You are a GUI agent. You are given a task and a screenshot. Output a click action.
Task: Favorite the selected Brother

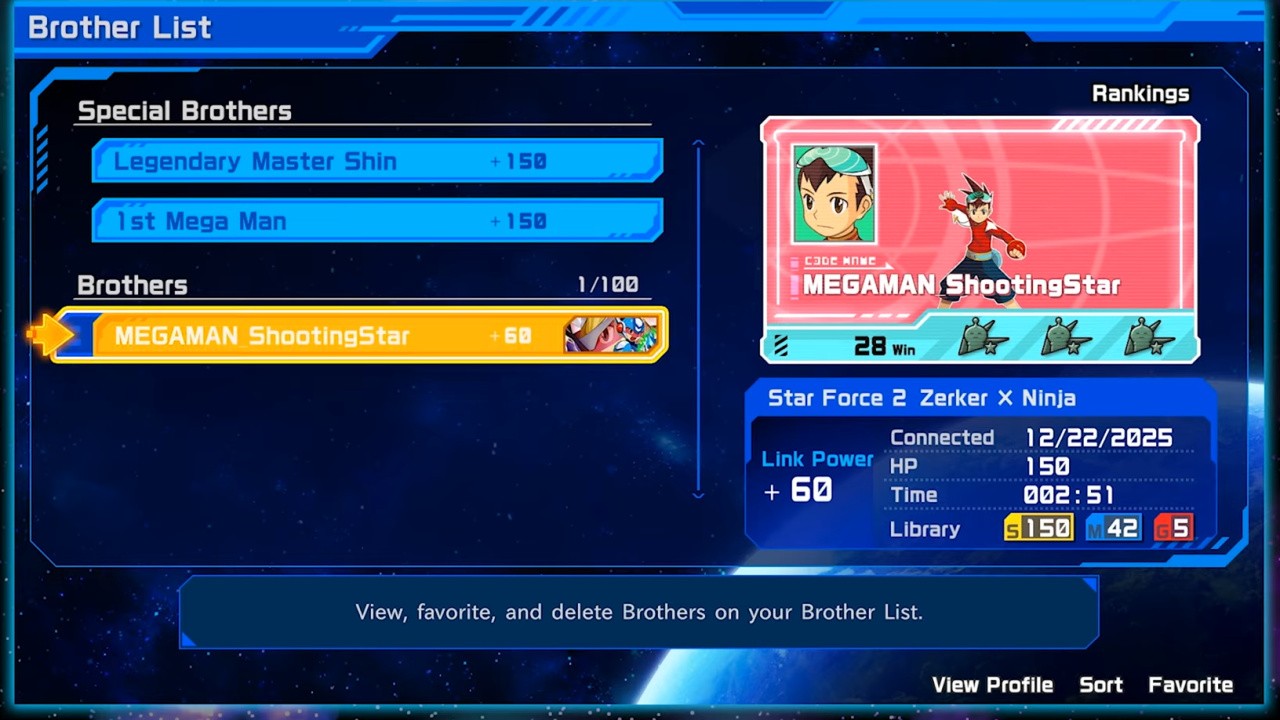(x=1190, y=685)
